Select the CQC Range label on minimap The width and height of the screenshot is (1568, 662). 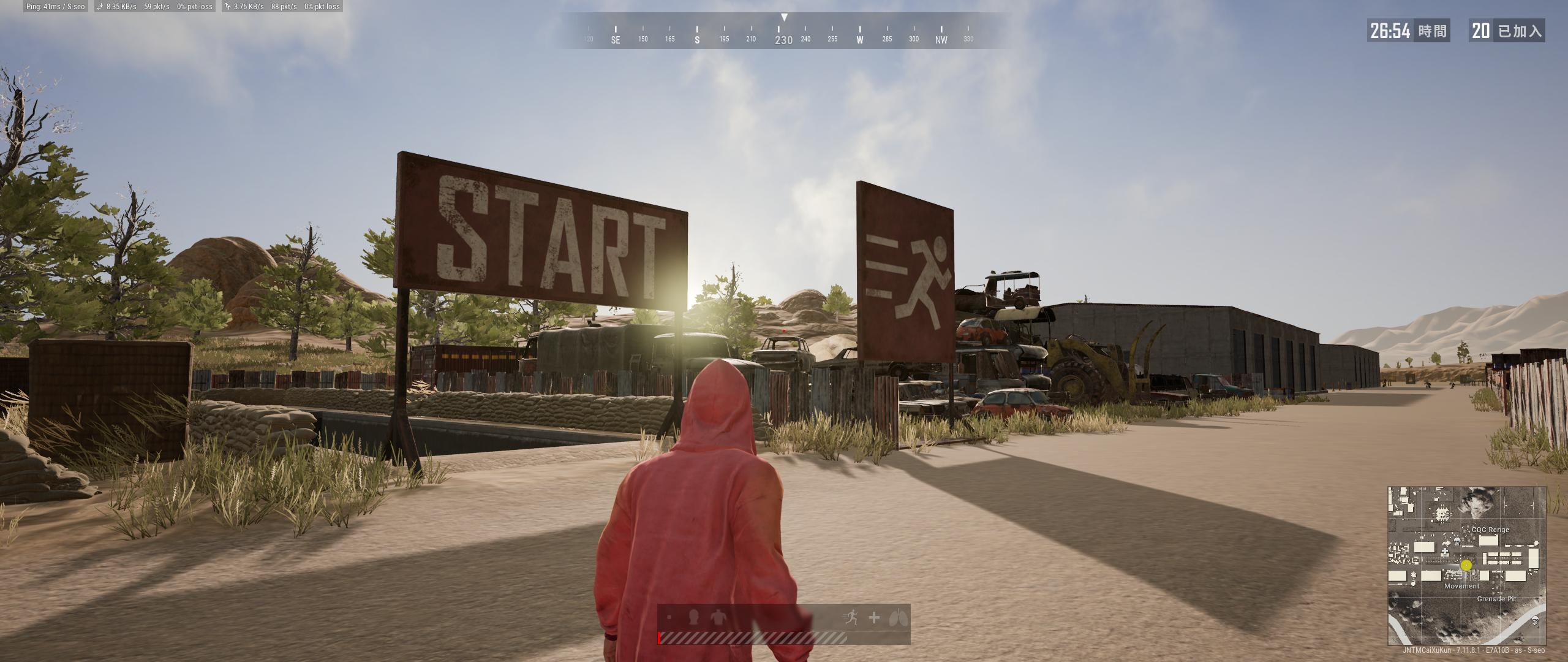coord(1490,530)
